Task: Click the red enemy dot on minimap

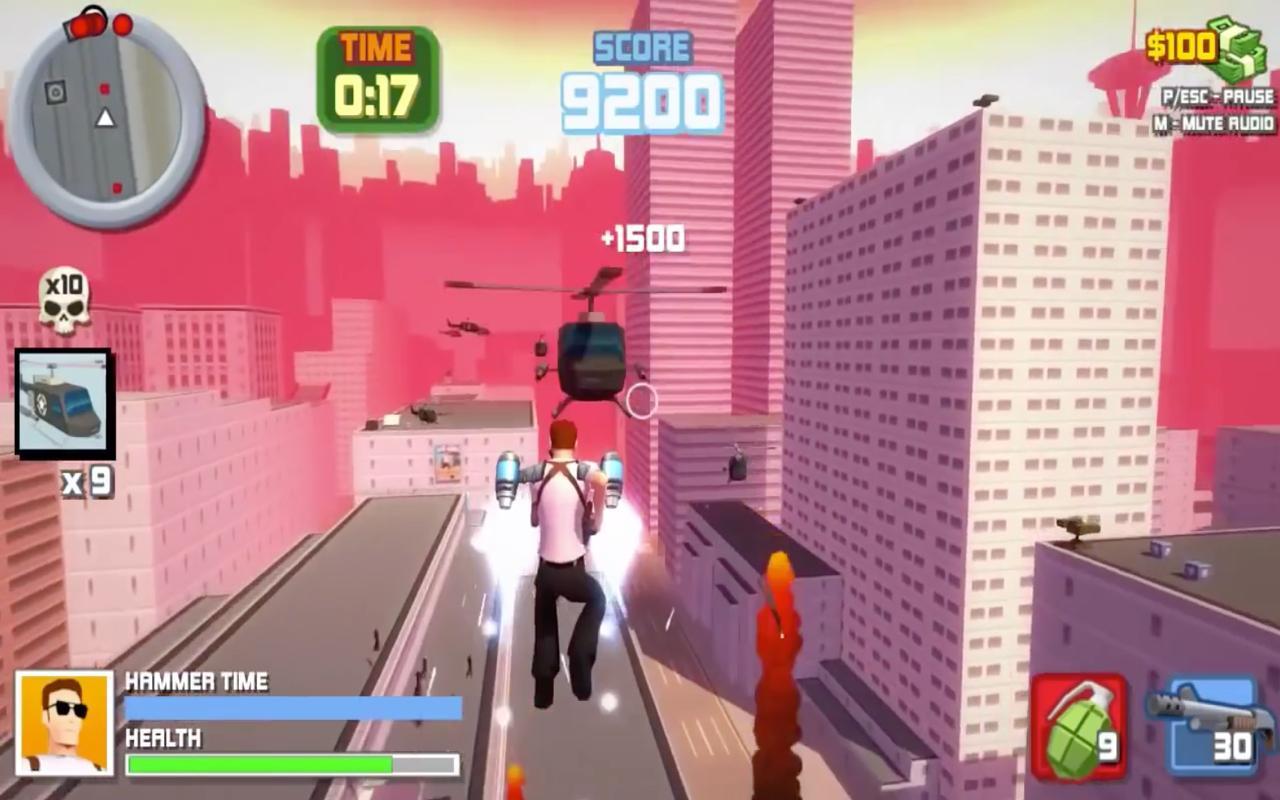Action: pos(104,89)
